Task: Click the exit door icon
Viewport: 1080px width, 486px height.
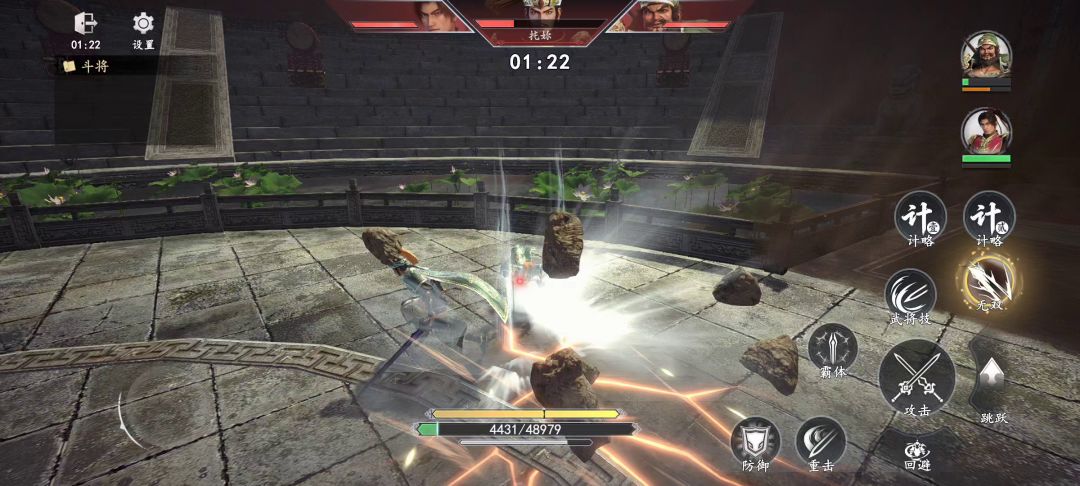Action: (86, 24)
